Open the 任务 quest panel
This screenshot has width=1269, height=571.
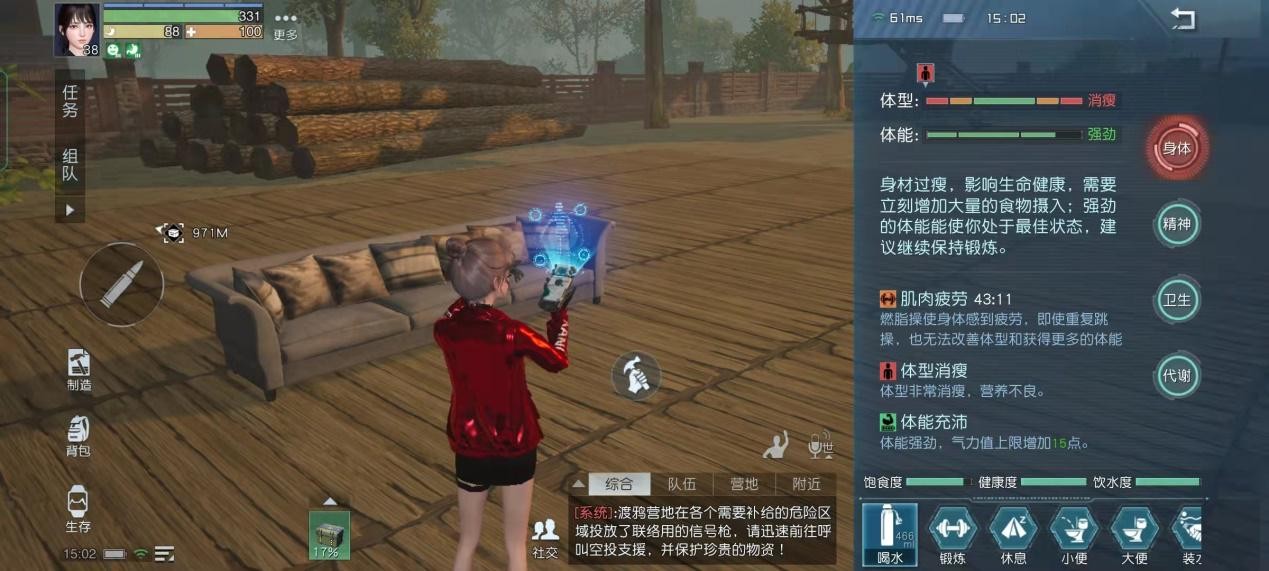pyautogui.click(x=70, y=100)
